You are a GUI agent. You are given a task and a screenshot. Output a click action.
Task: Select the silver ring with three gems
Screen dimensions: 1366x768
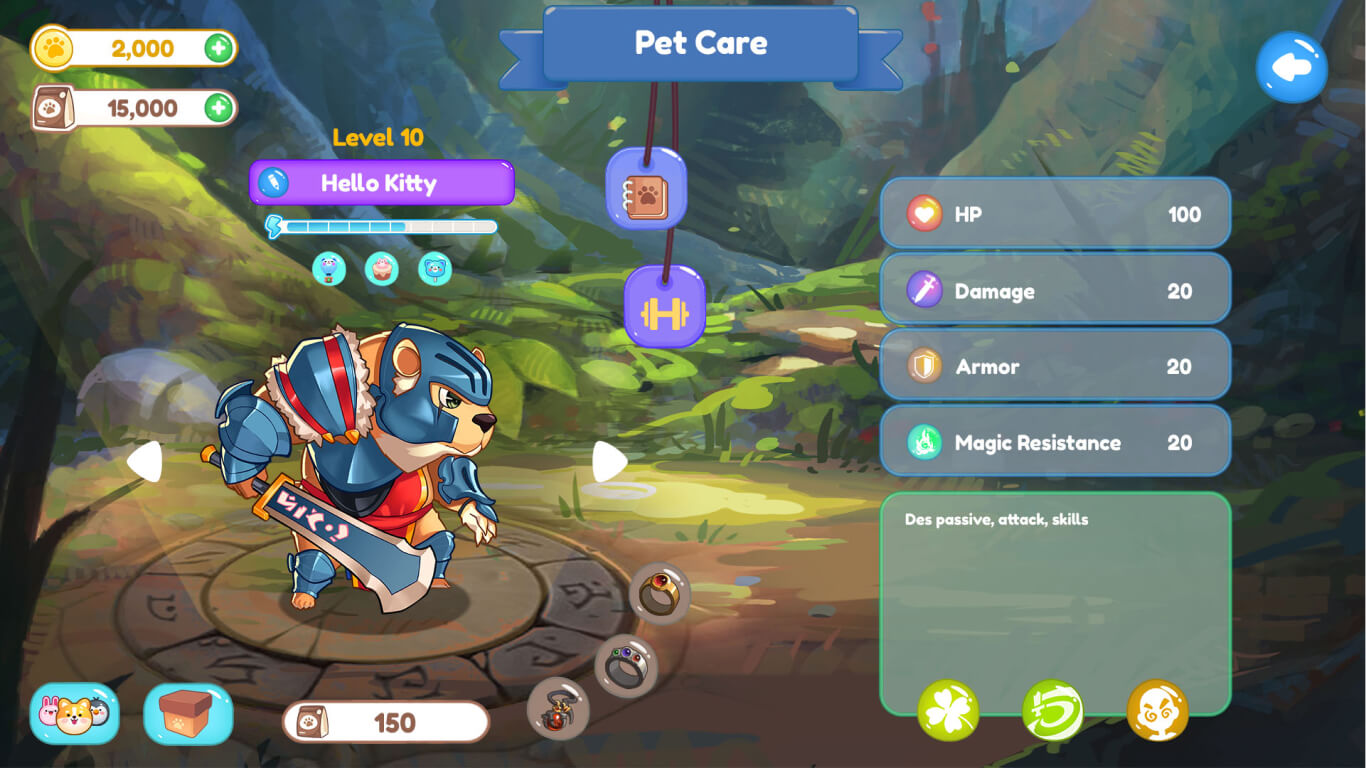pyautogui.click(x=626, y=666)
